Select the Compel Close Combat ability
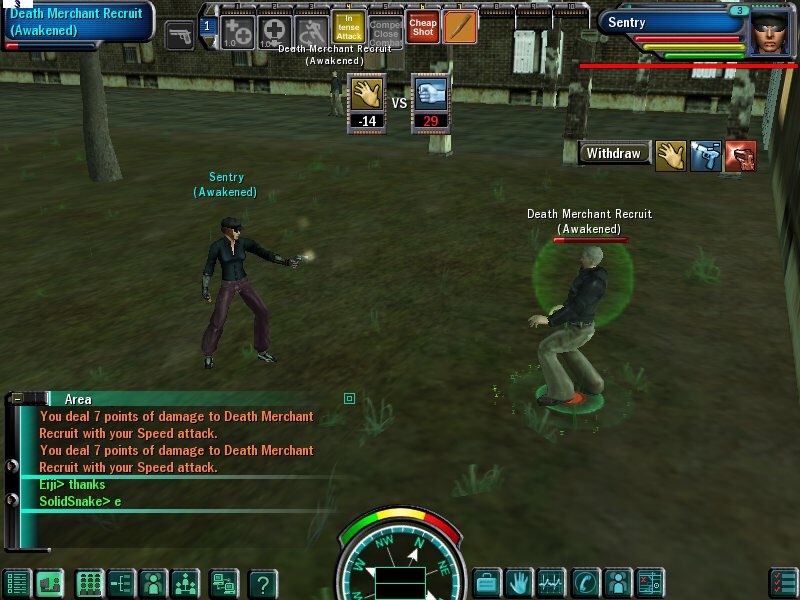 386,28
